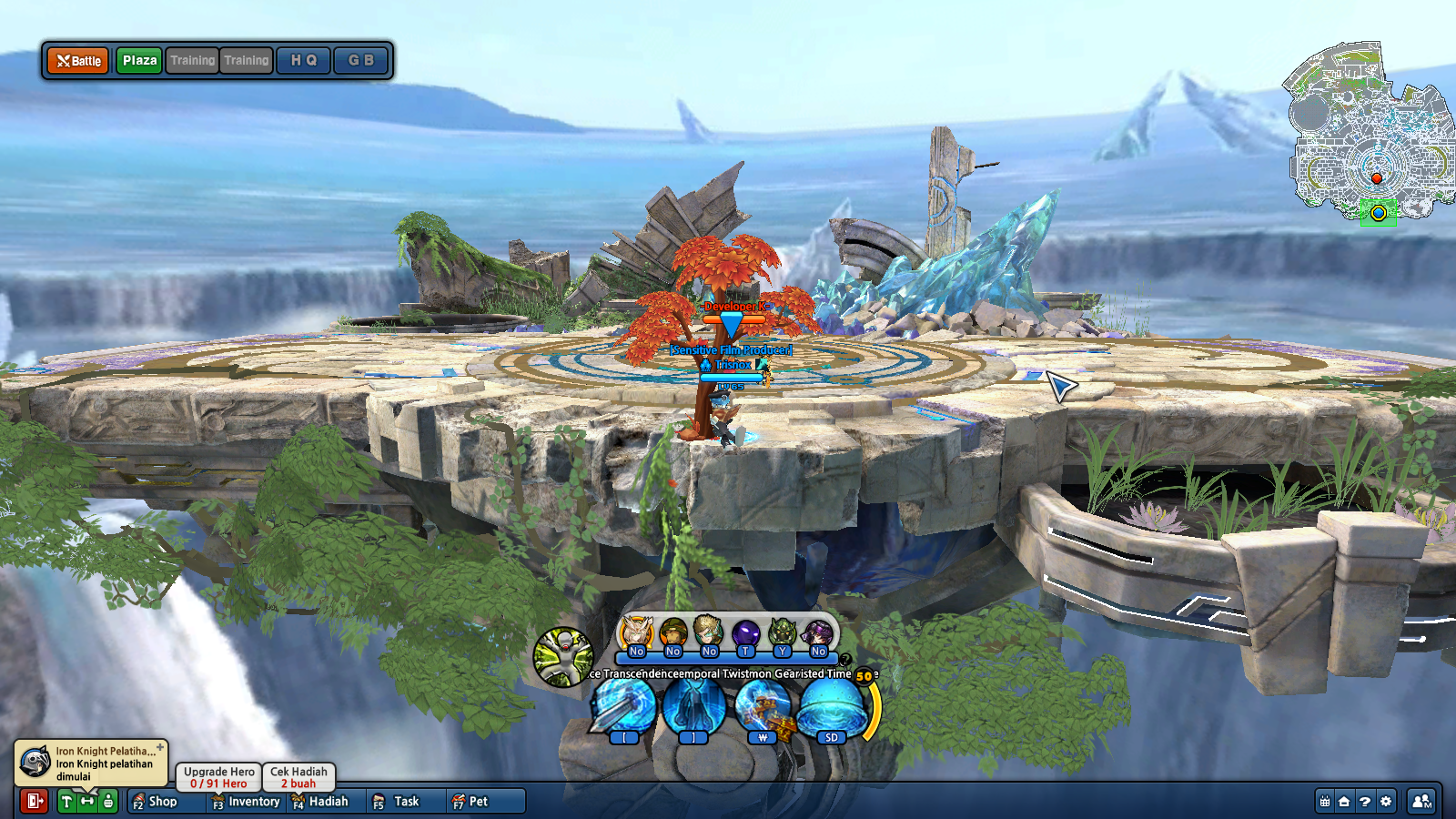The width and height of the screenshot is (1456, 819).
Task: Open the Inventory menu
Action: pyautogui.click(x=246, y=802)
